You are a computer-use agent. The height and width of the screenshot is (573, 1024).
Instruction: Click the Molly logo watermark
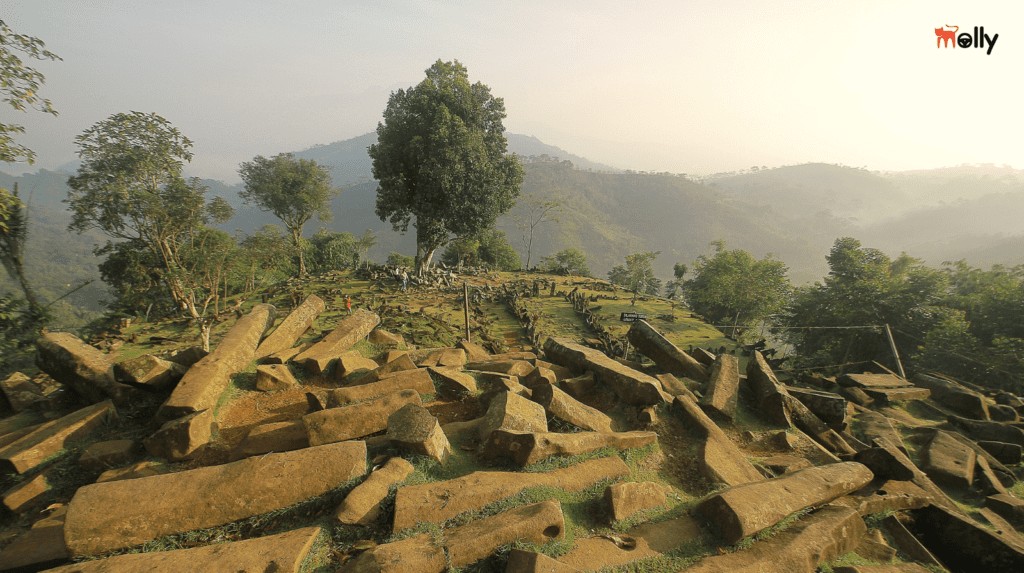[x=965, y=39]
